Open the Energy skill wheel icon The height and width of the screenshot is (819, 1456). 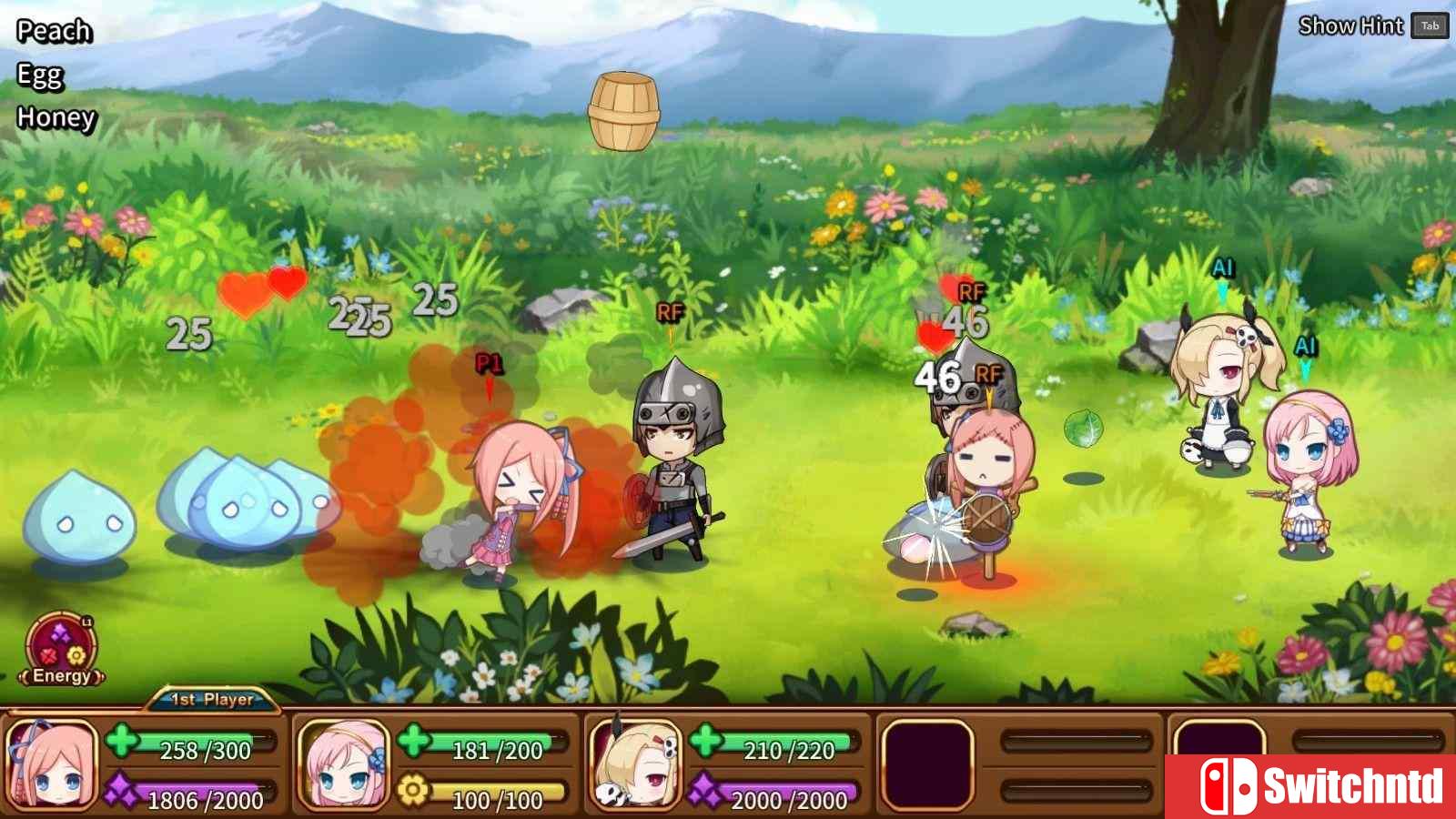pyautogui.click(x=61, y=650)
